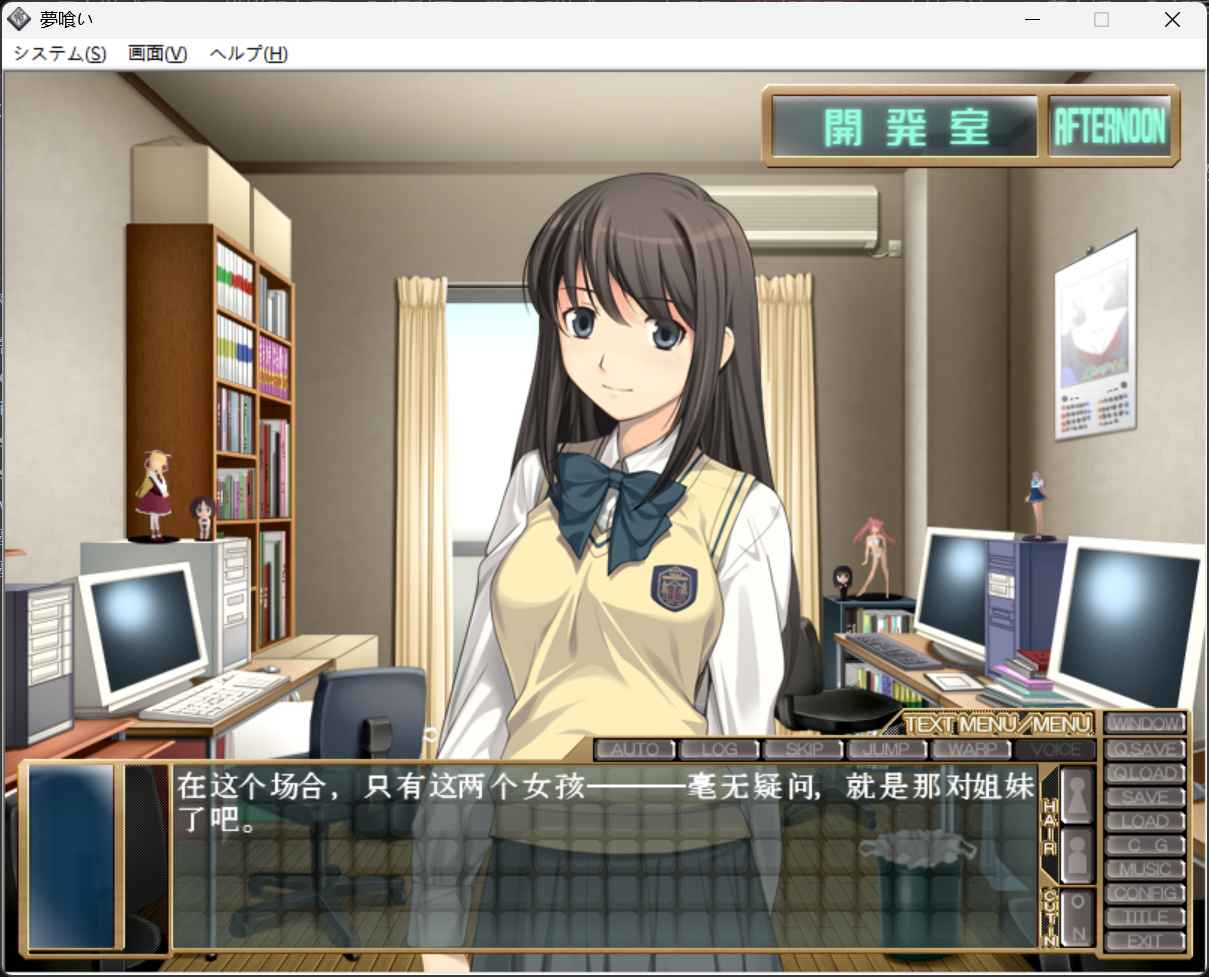Quick load with Q.LOAD
1209x977 pixels.
point(1145,772)
